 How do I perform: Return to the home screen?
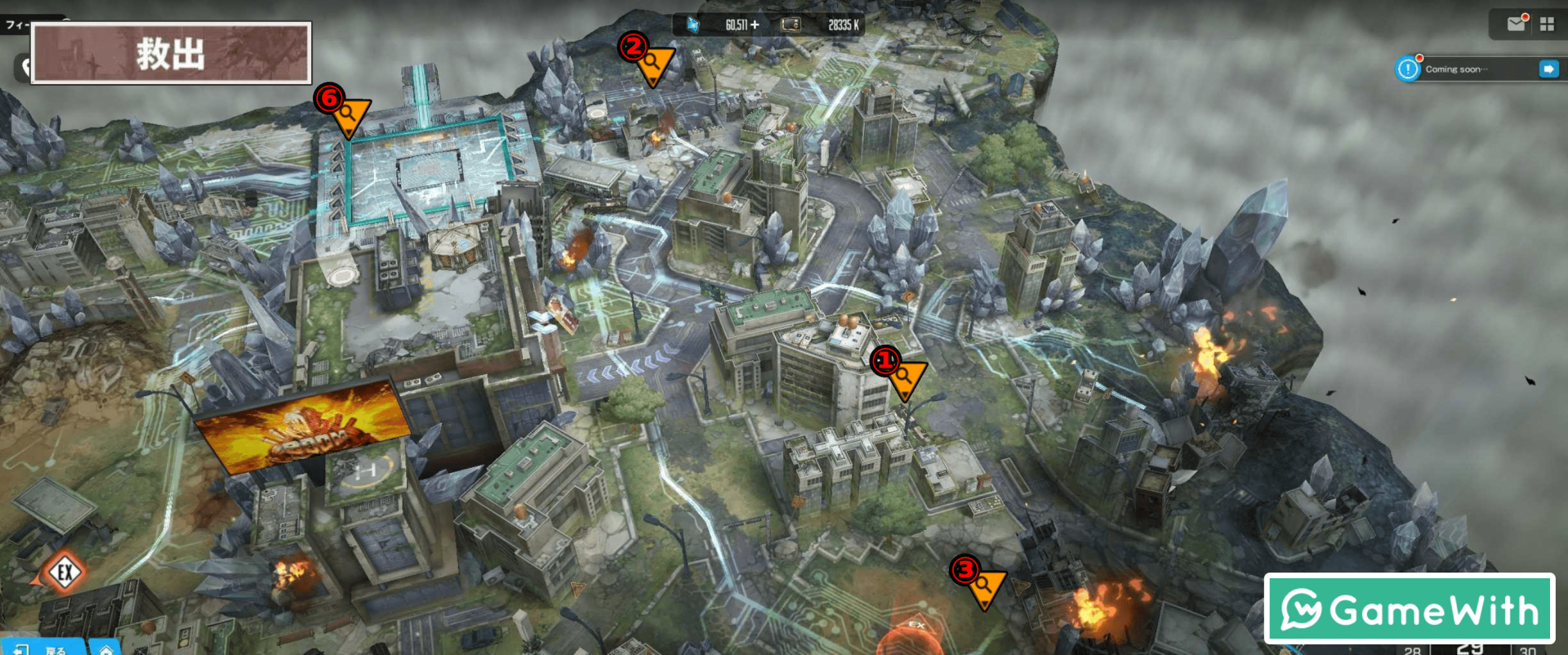[x=106, y=648]
